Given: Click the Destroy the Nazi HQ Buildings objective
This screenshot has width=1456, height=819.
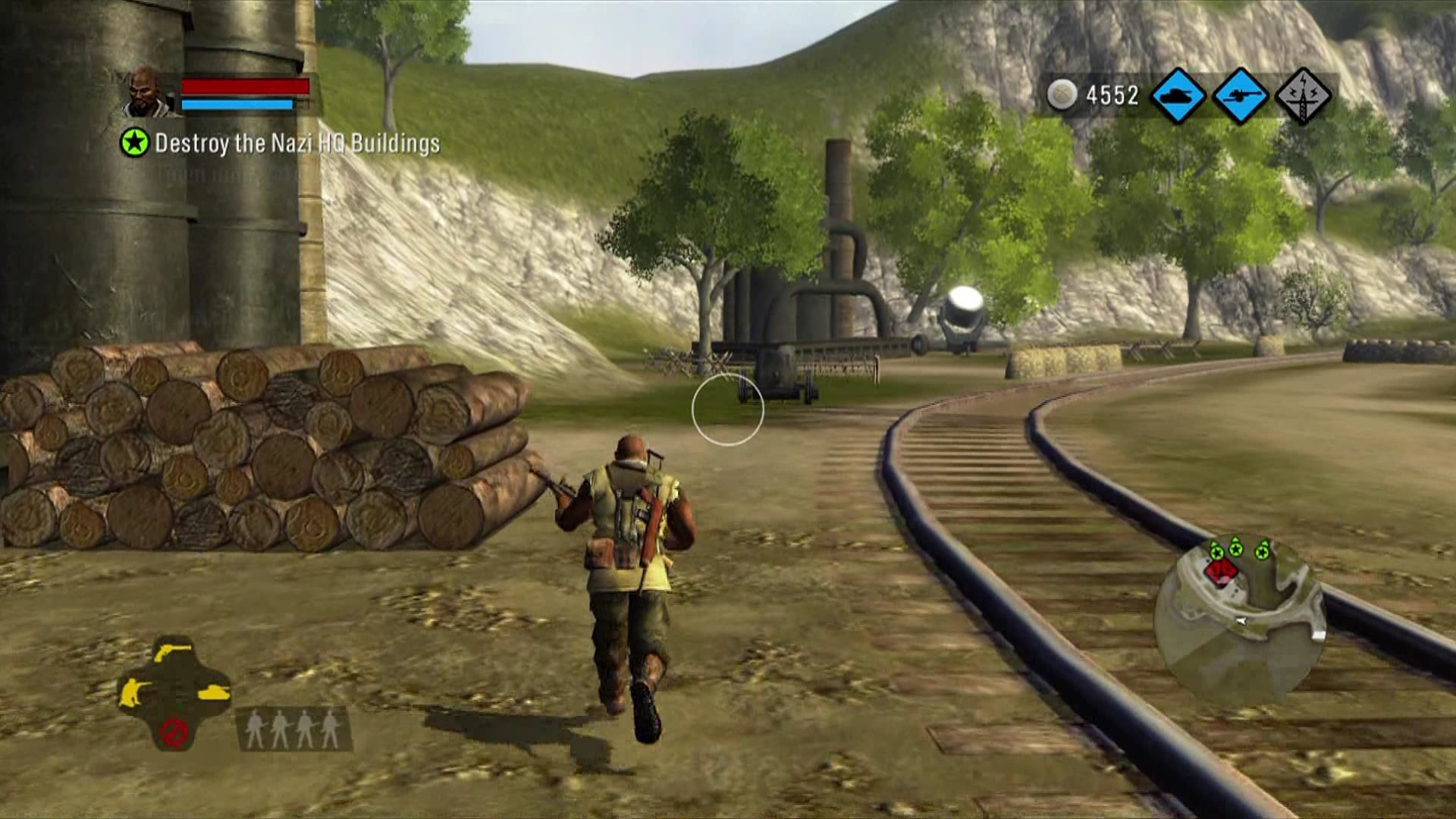Looking at the screenshot, I should pos(297,141).
